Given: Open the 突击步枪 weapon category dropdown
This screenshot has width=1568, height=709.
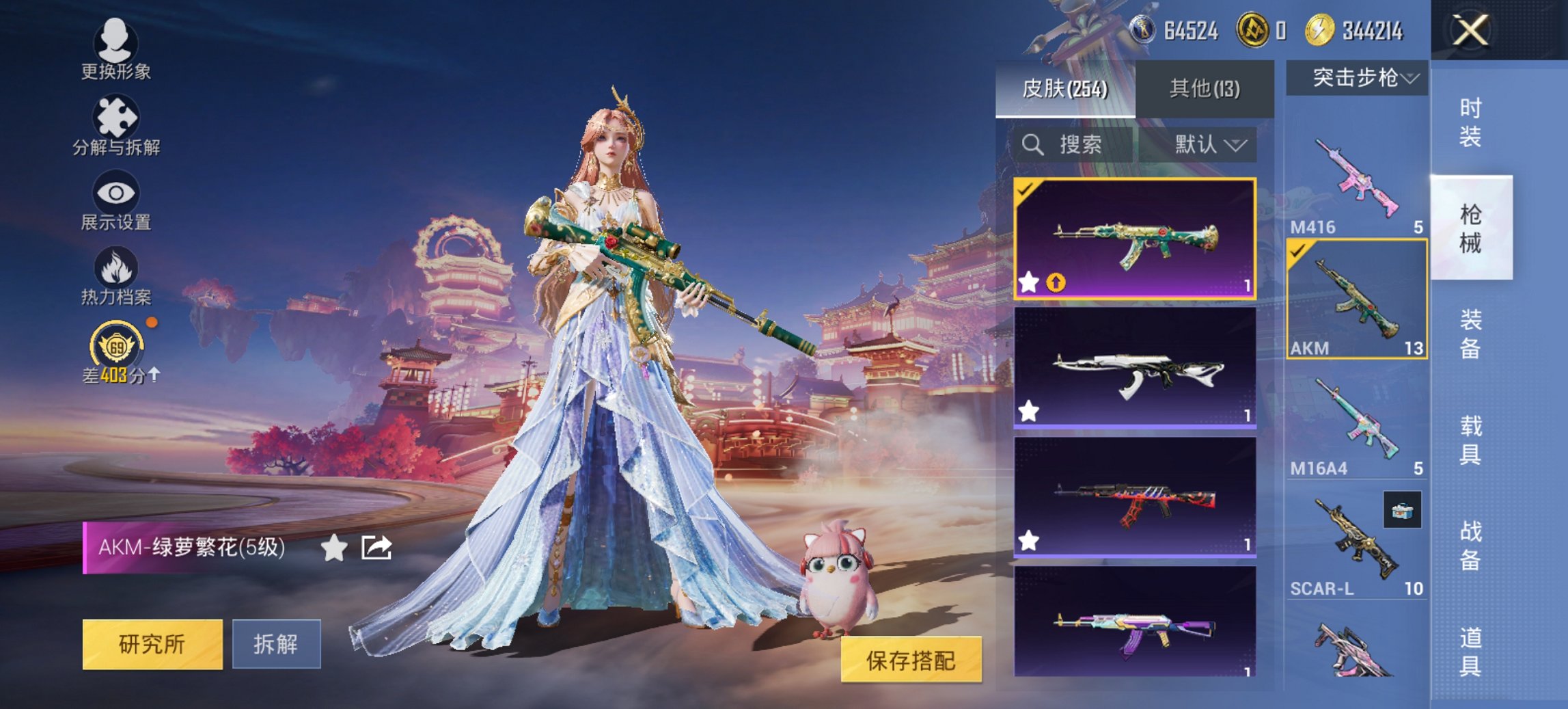Looking at the screenshot, I should point(1360,78).
